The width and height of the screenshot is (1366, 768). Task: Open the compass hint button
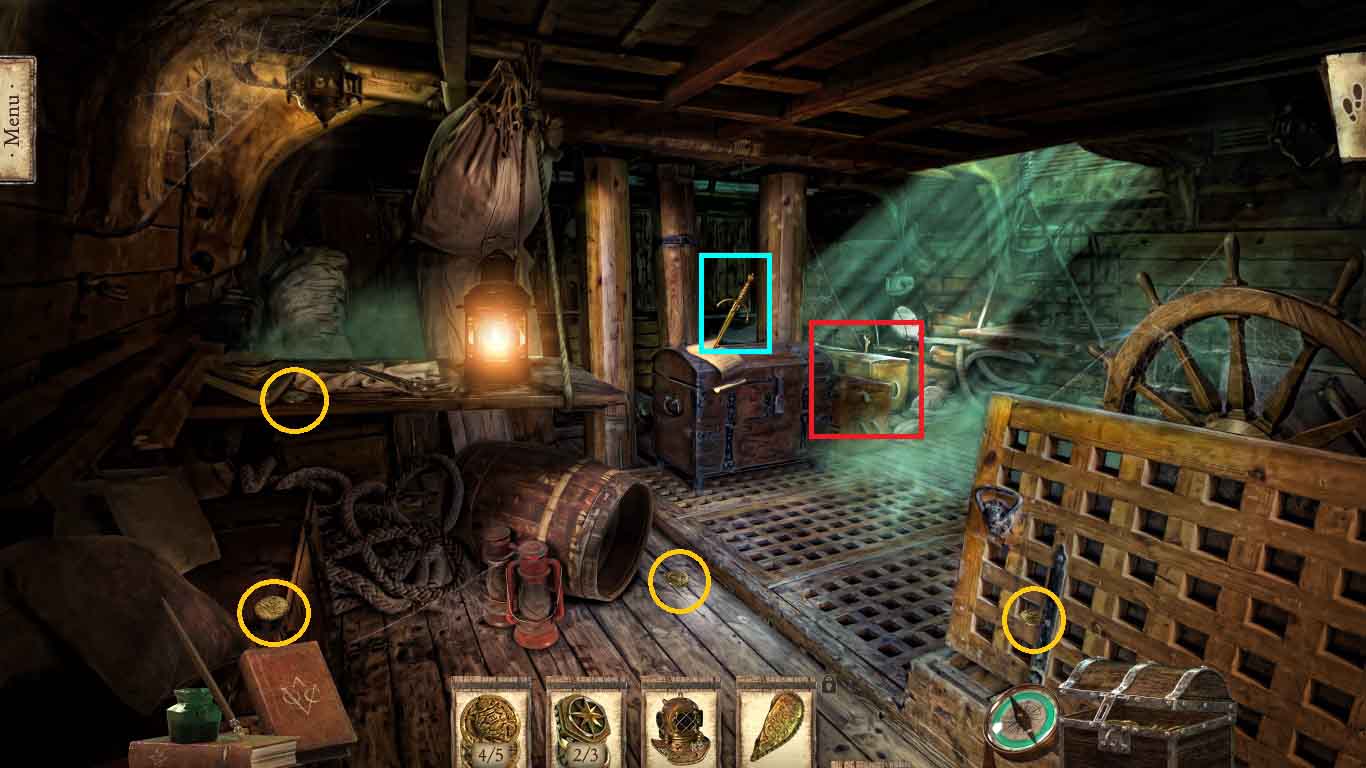click(1022, 719)
